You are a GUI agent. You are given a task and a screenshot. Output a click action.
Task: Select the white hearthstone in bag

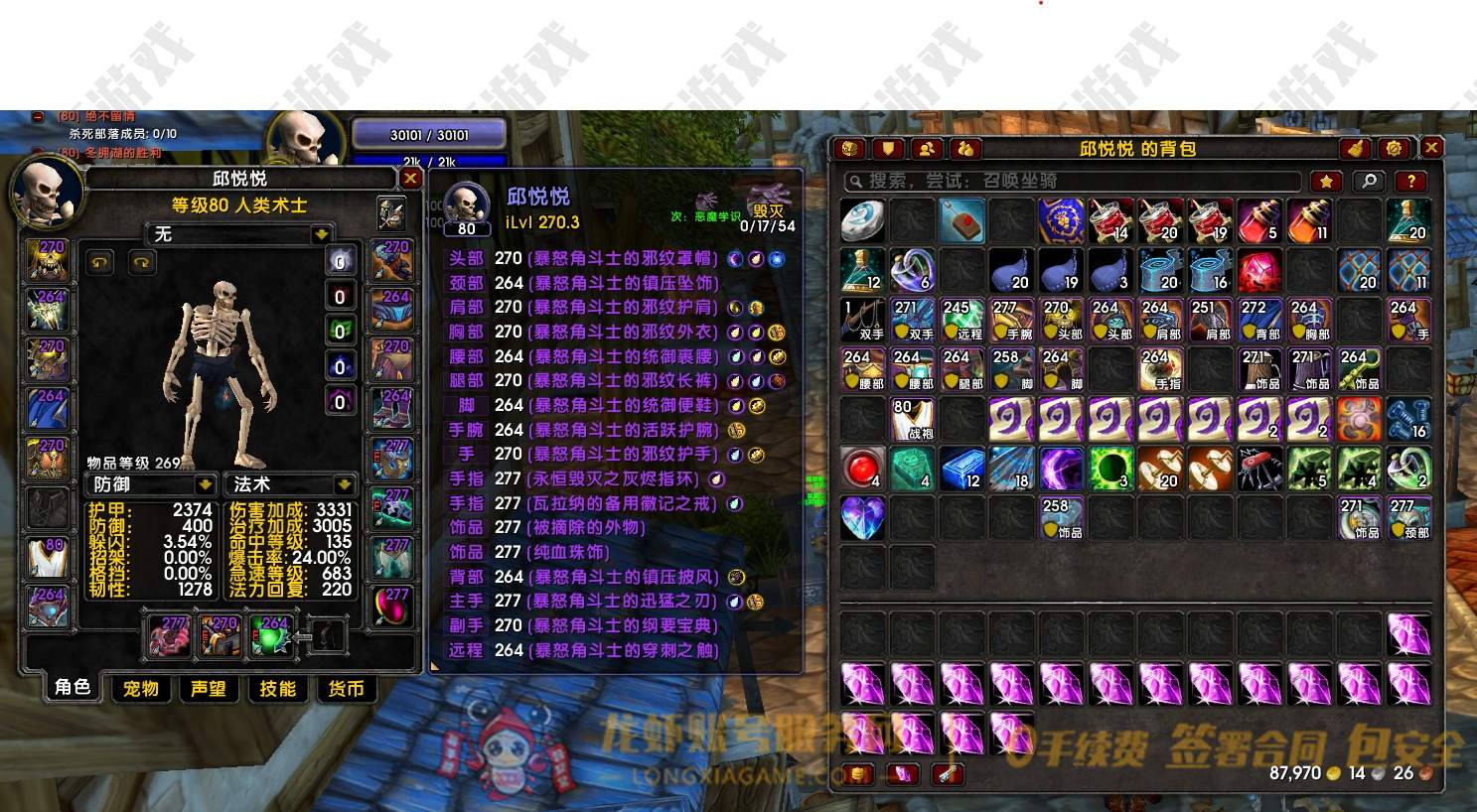(x=862, y=220)
